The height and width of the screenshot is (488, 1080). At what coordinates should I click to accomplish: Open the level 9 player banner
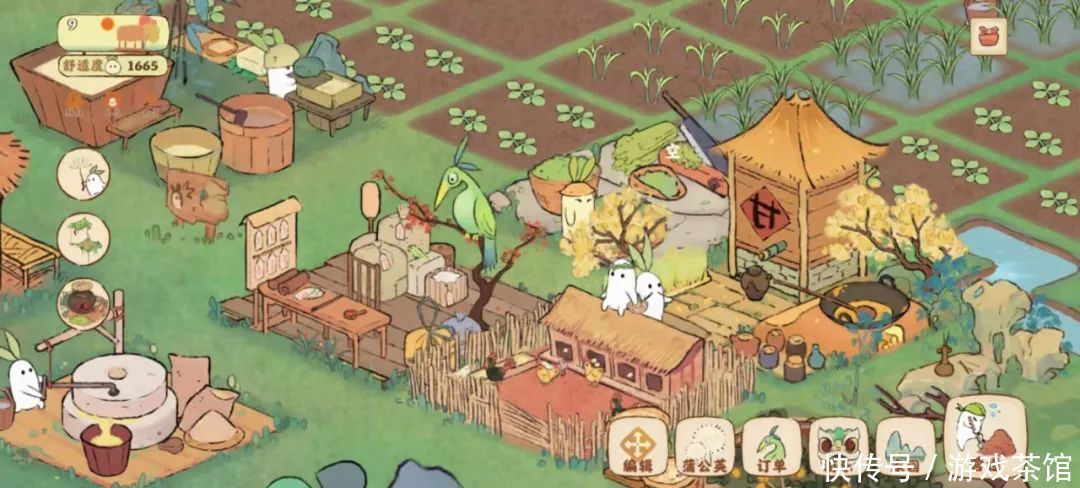(x=112, y=34)
